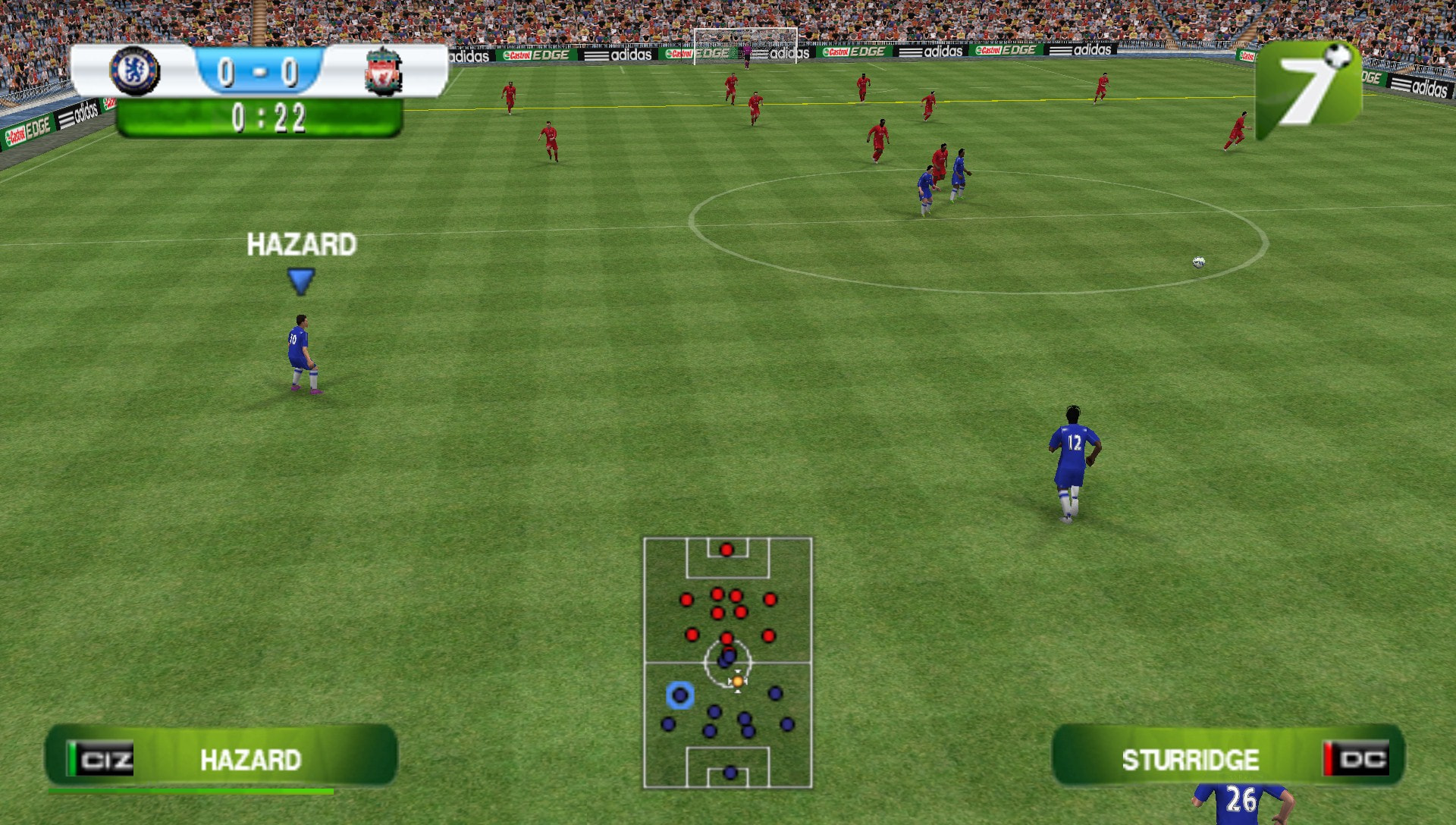This screenshot has width=1456, height=825.
Task: Toggle the blue arrow indicator above HAZARD
Action: (300, 281)
